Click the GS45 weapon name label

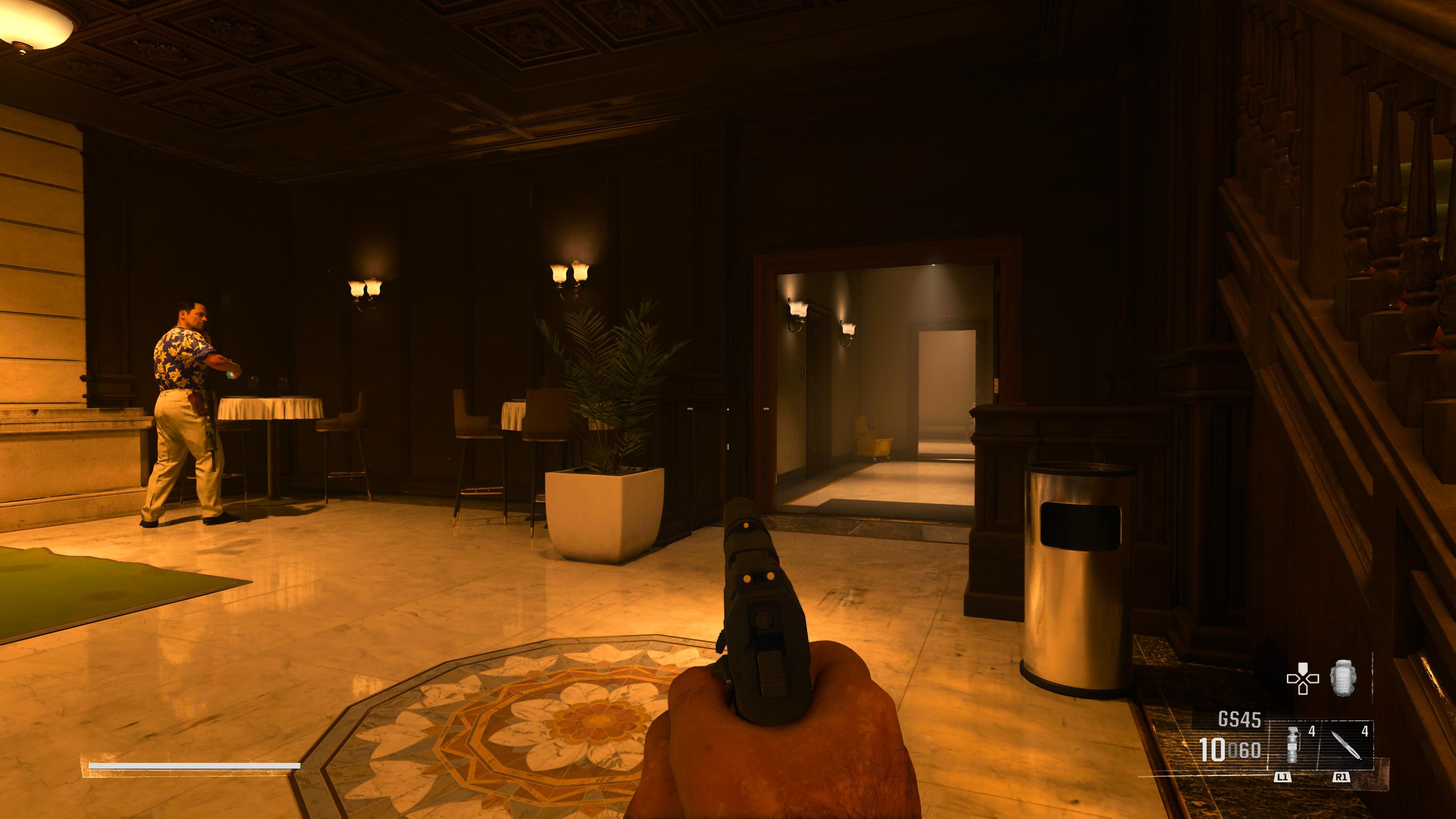(1240, 718)
